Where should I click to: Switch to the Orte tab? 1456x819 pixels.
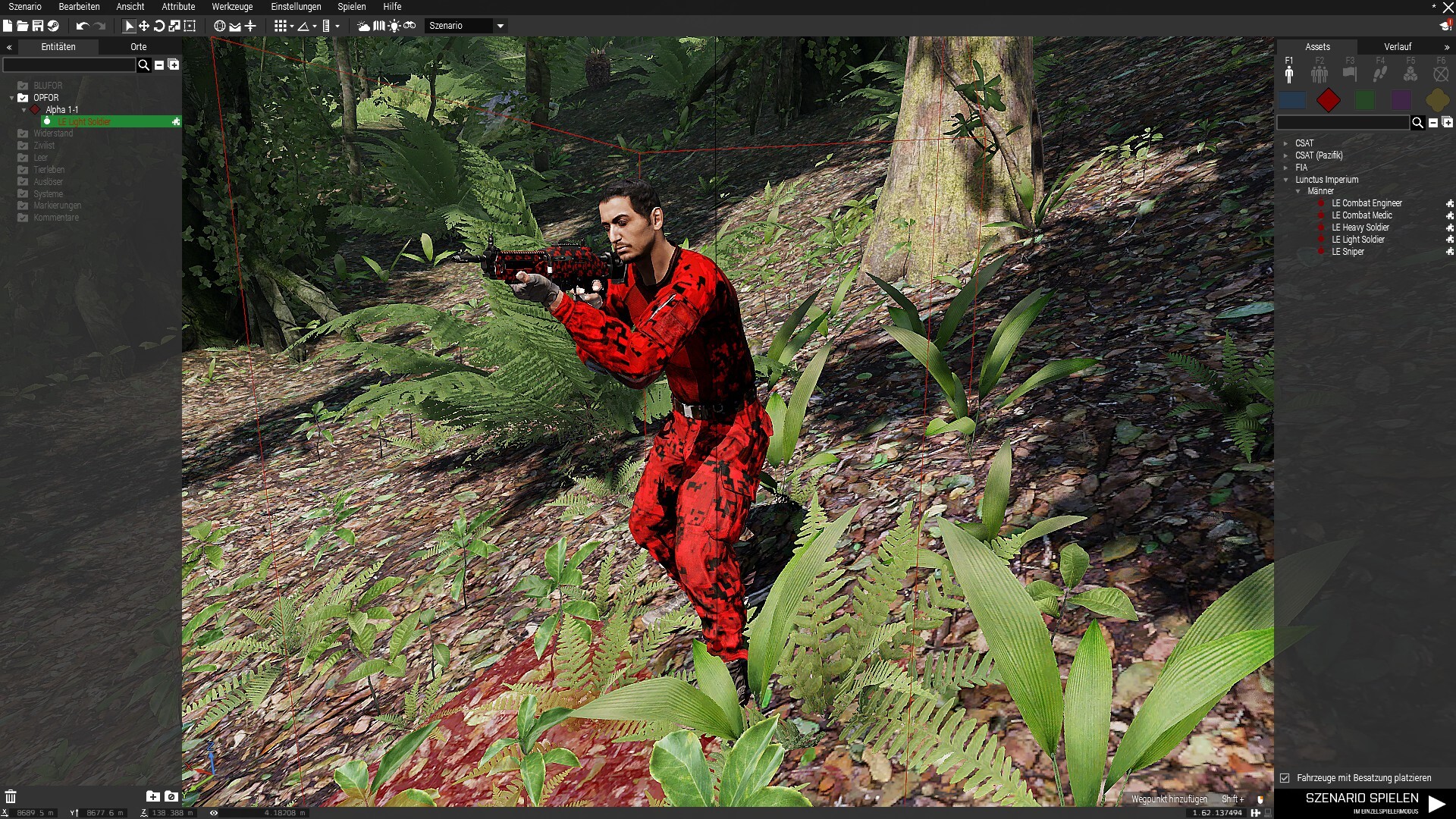tap(138, 47)
